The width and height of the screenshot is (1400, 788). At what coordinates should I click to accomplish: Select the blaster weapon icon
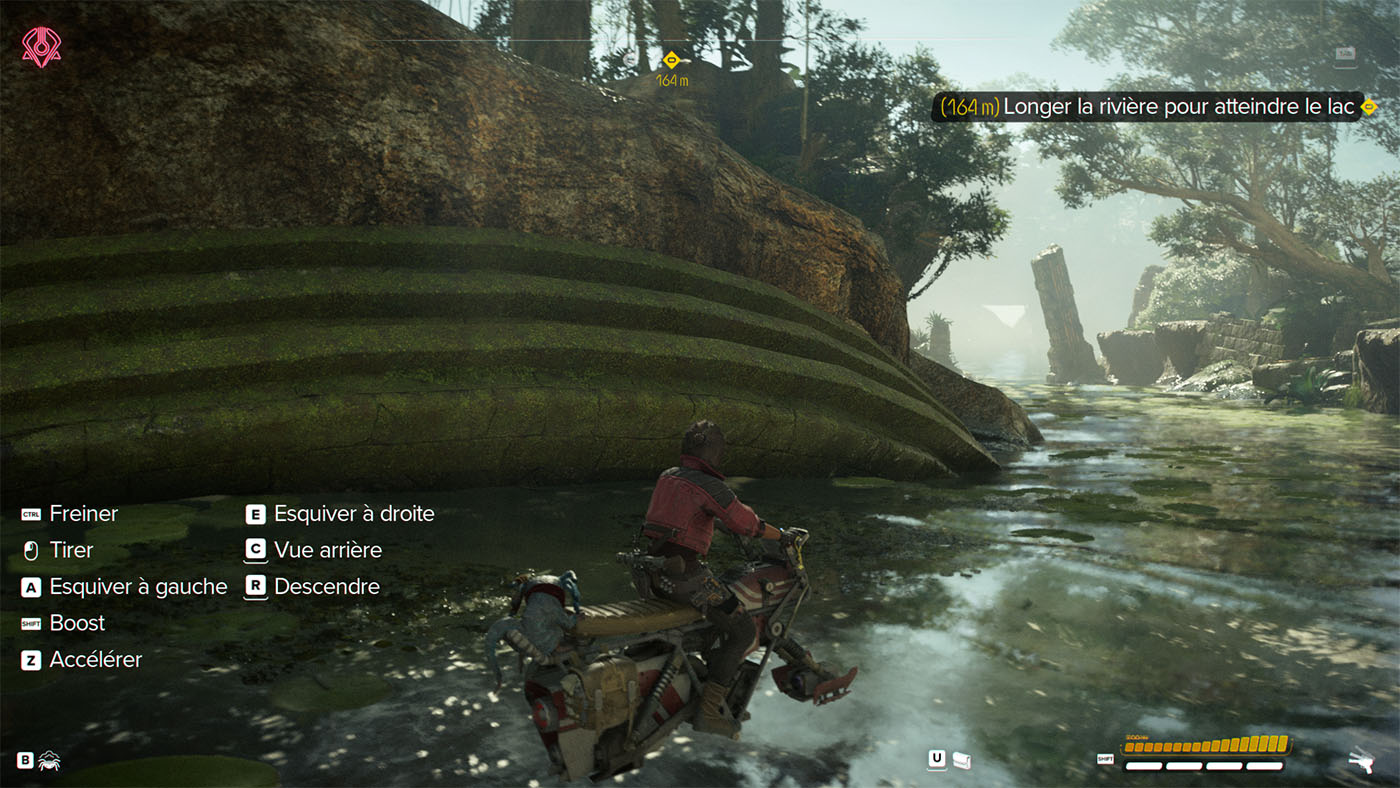[1362, 761]
